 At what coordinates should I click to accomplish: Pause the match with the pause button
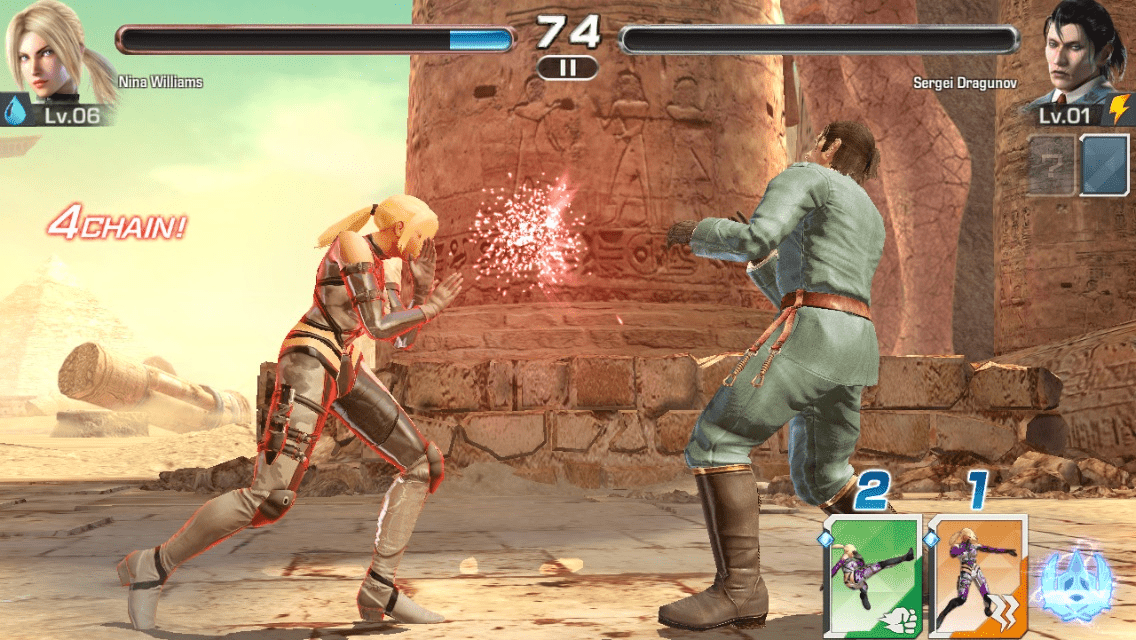(x=567, y=68)
